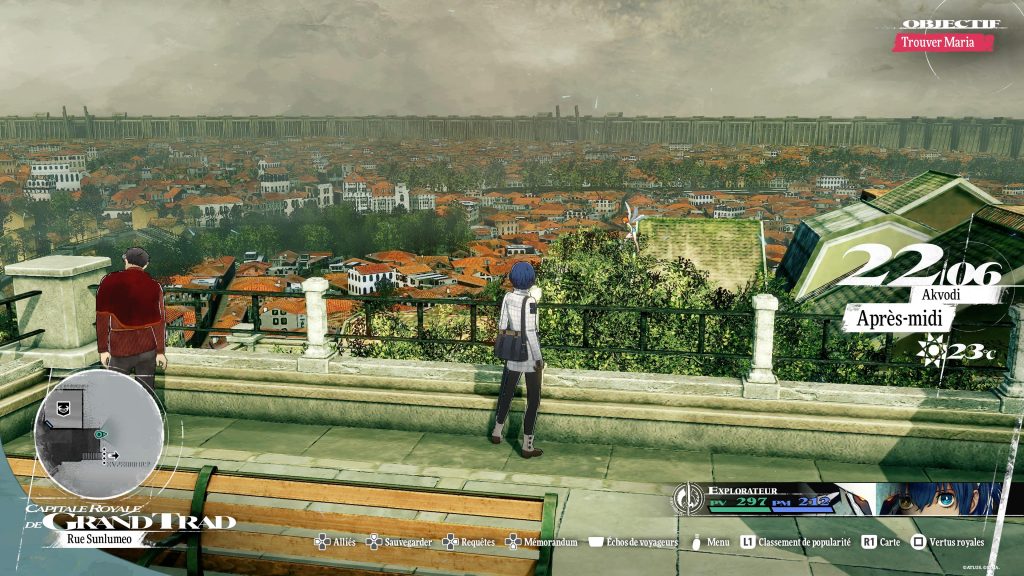Select the Trouver Maria objective tracker

click(943, 42)
